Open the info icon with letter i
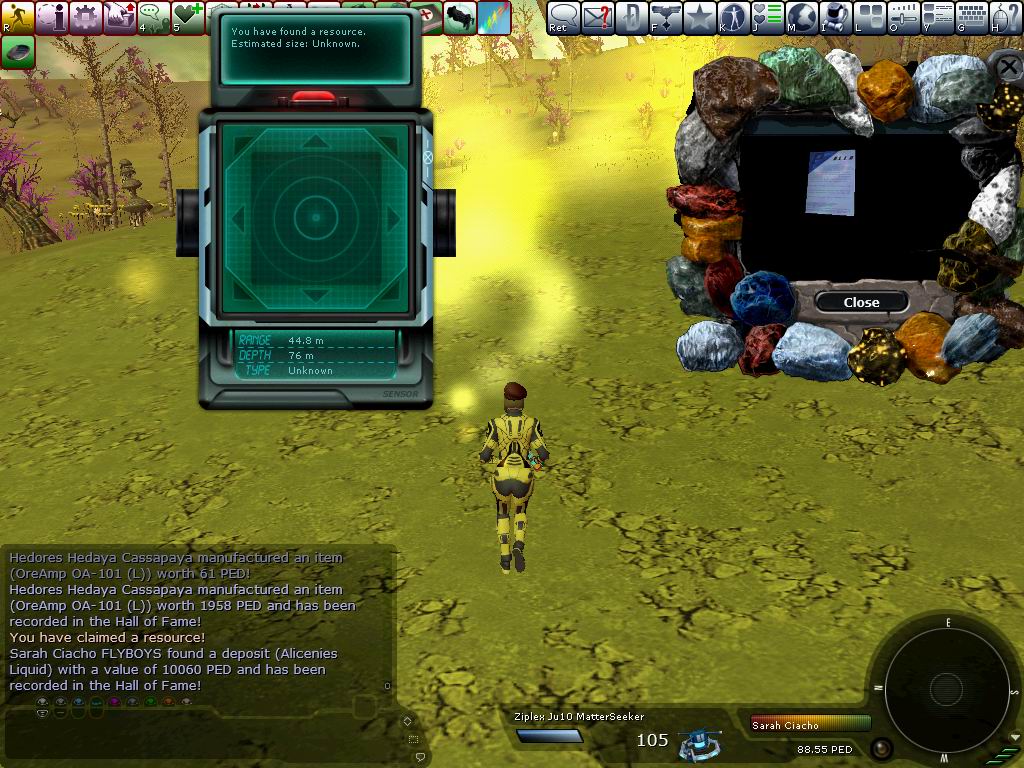The image size is (1024, 768). click(52, 17)
